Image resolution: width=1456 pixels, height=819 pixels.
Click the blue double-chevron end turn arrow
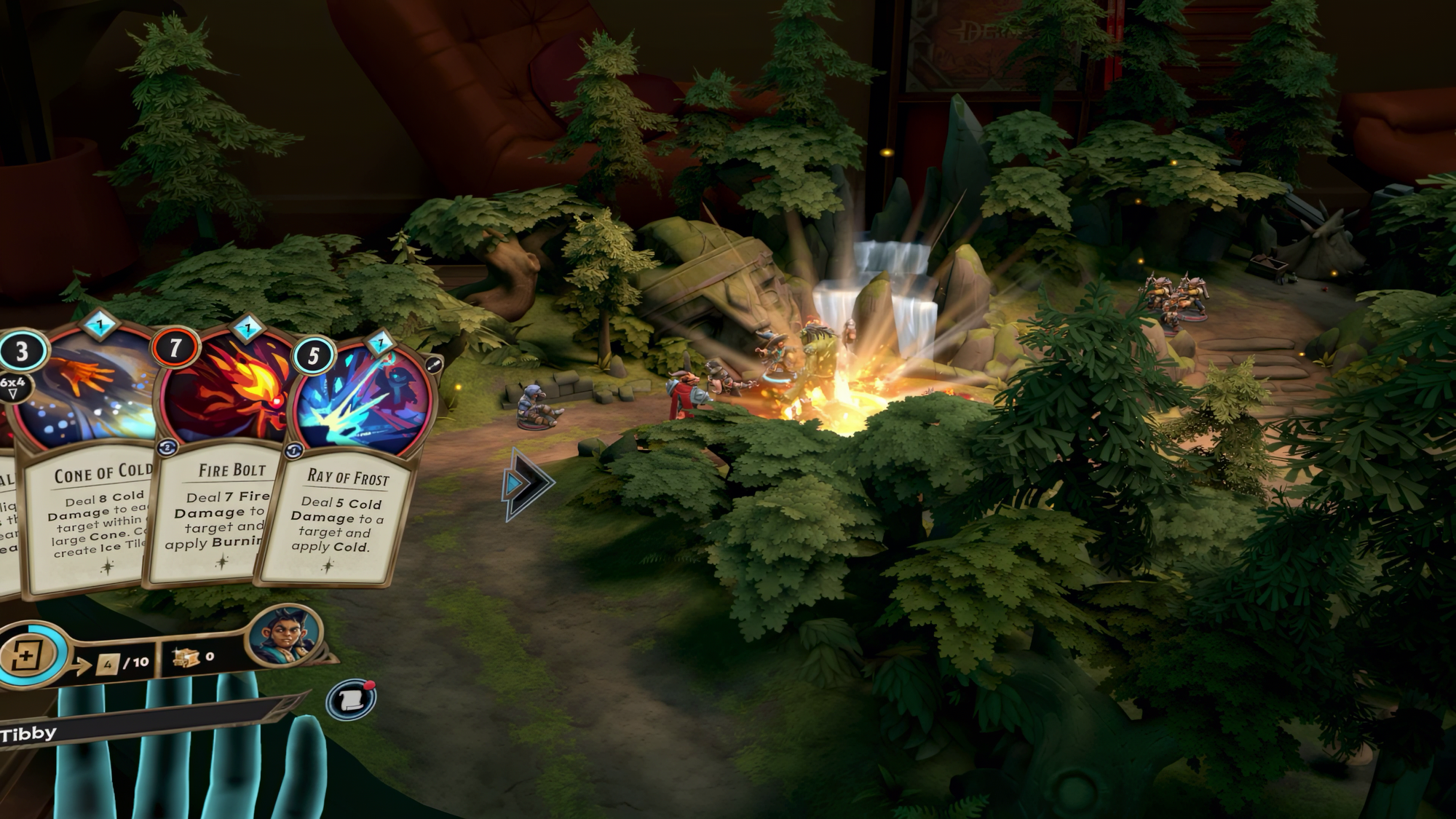526,484
